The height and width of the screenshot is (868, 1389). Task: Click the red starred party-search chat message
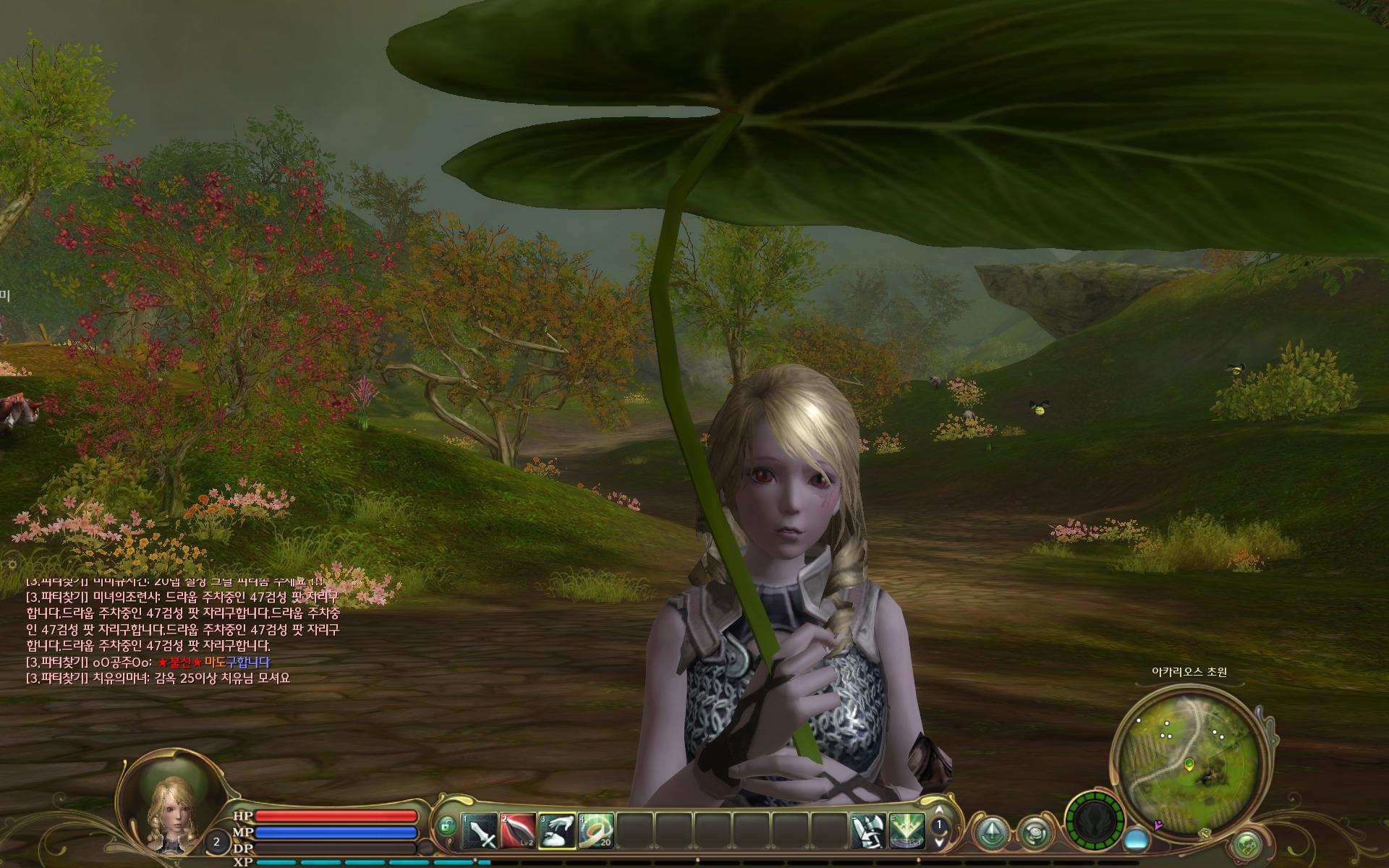click(x=148, y=662)
